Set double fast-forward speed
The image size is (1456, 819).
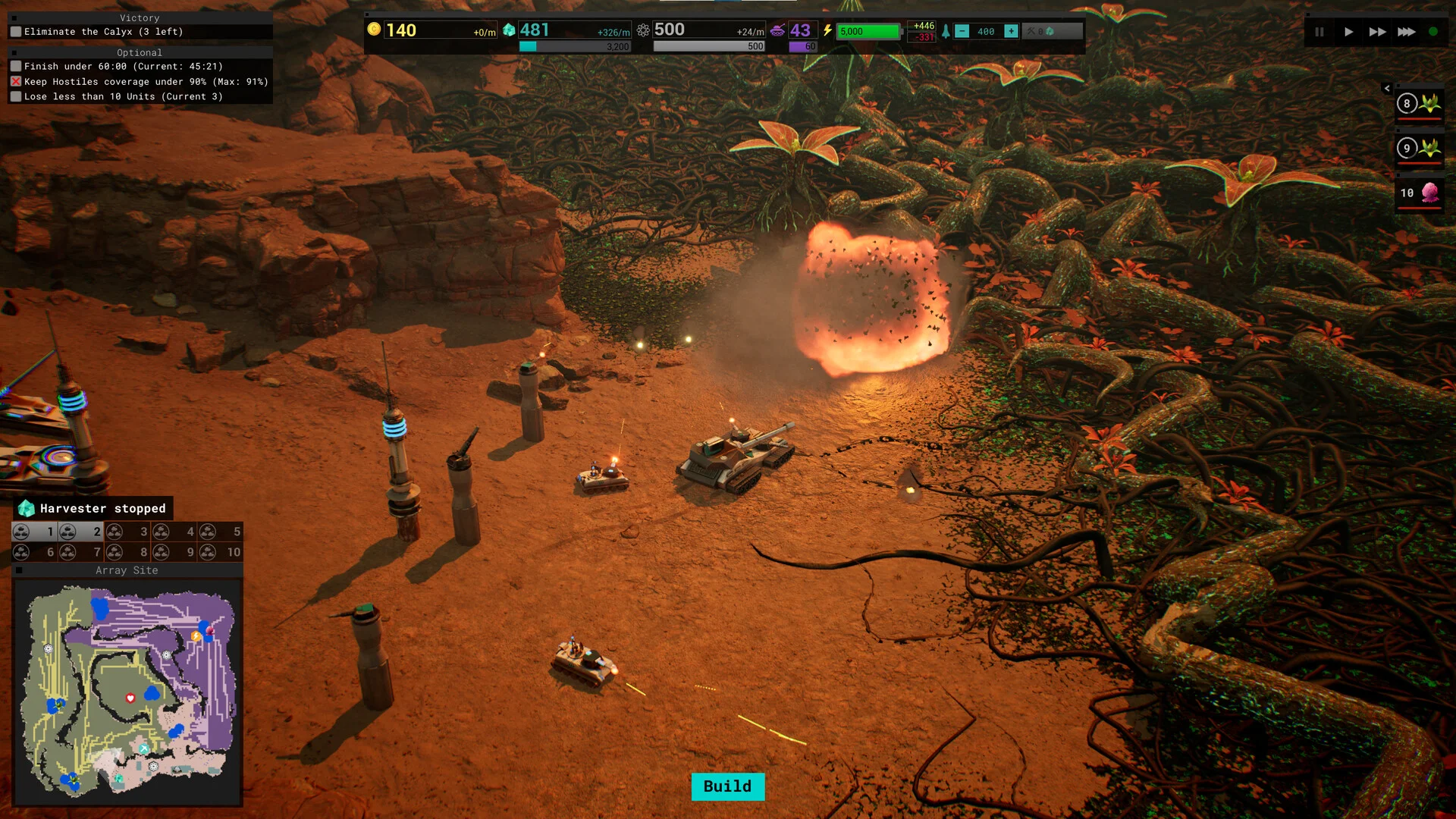1377,32
